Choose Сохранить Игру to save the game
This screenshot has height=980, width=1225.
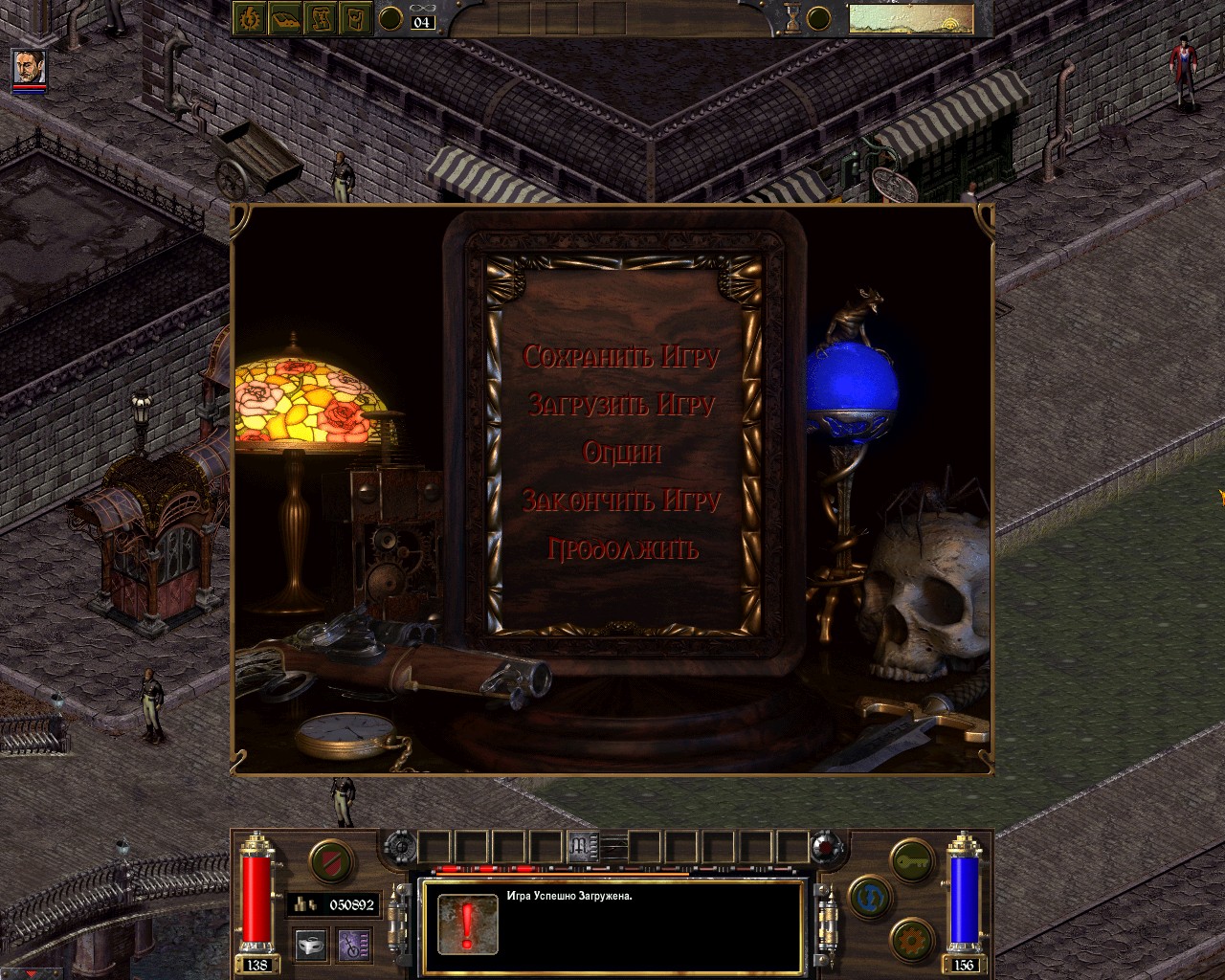[621, 357]
